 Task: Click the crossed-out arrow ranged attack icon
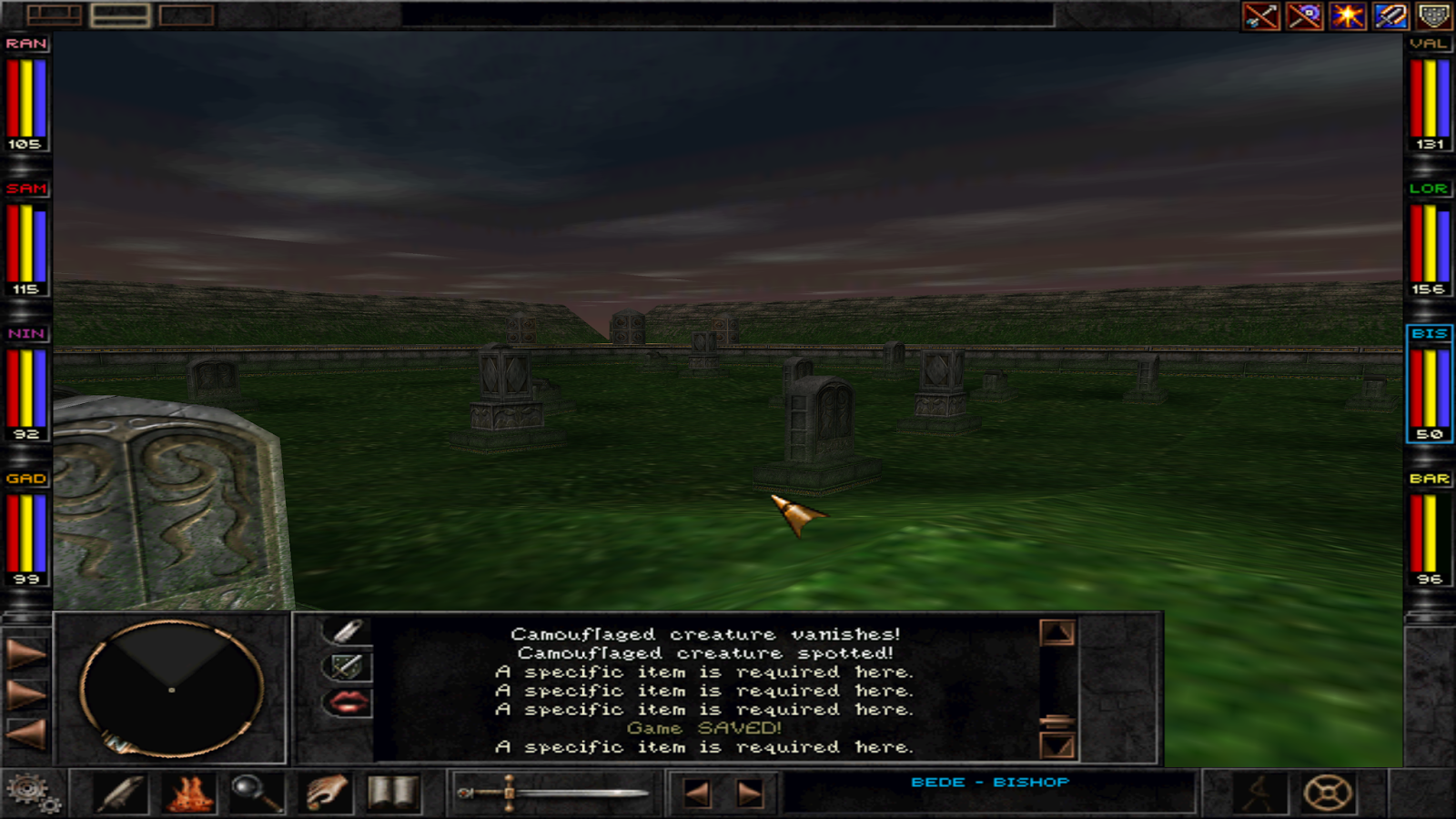[1260, 15]
